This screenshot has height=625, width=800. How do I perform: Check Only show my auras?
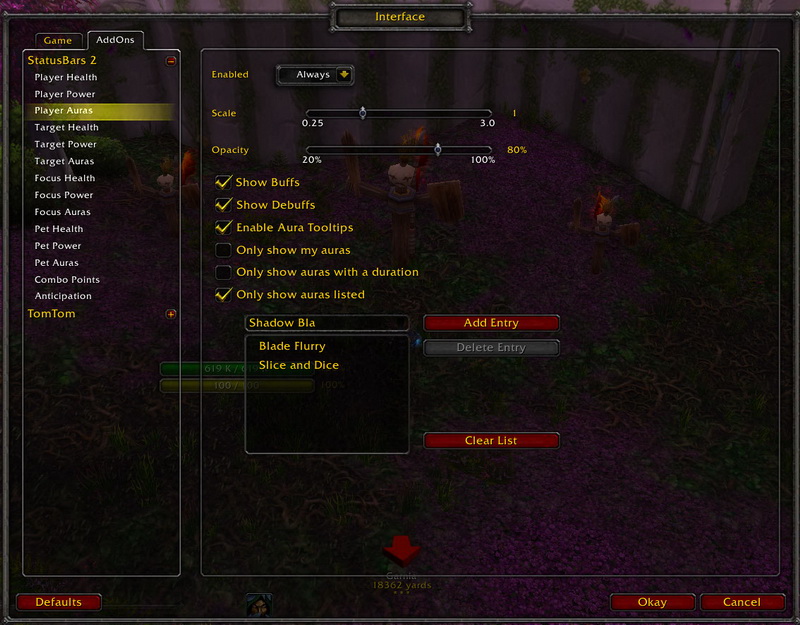pos(223,249)
